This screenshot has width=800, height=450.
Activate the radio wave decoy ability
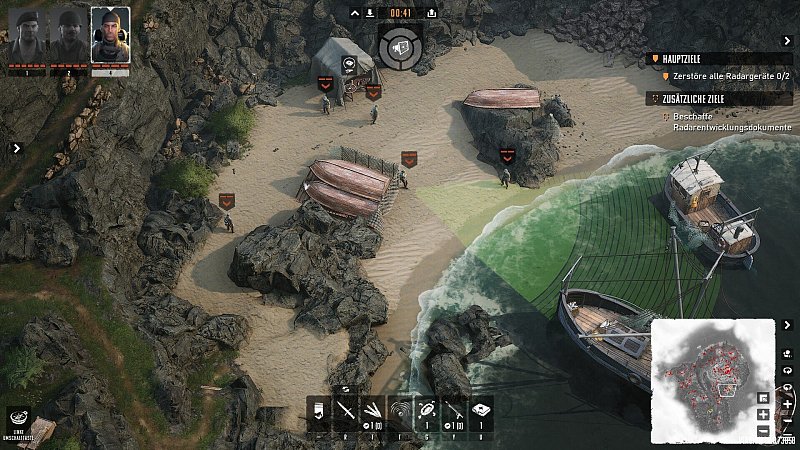pyautogui.click(x=400, y=410)
